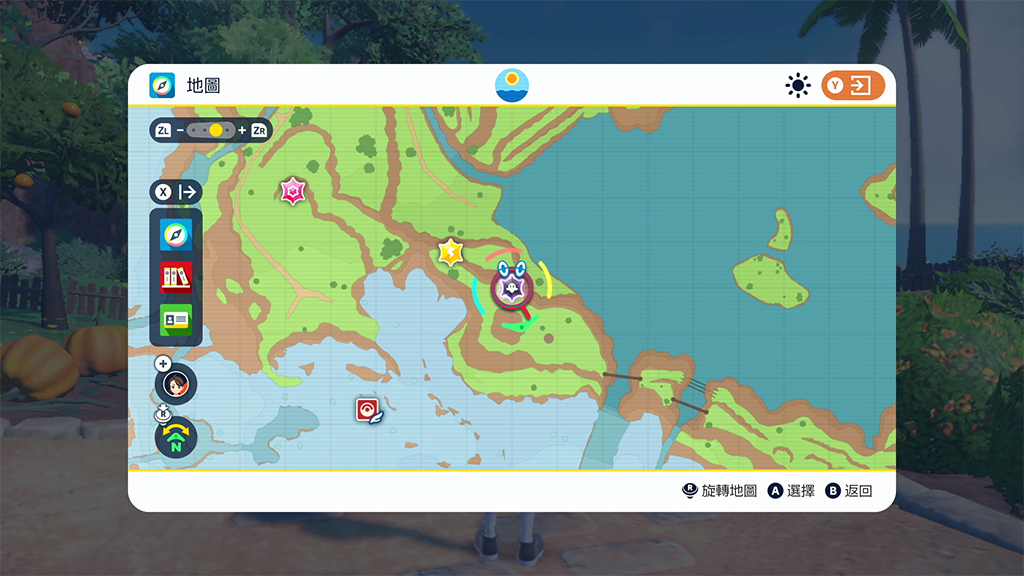The height and width of the screenshot is (576, 1024).
Task: Adjust the map zoom level slider
Action: (211, 130)
